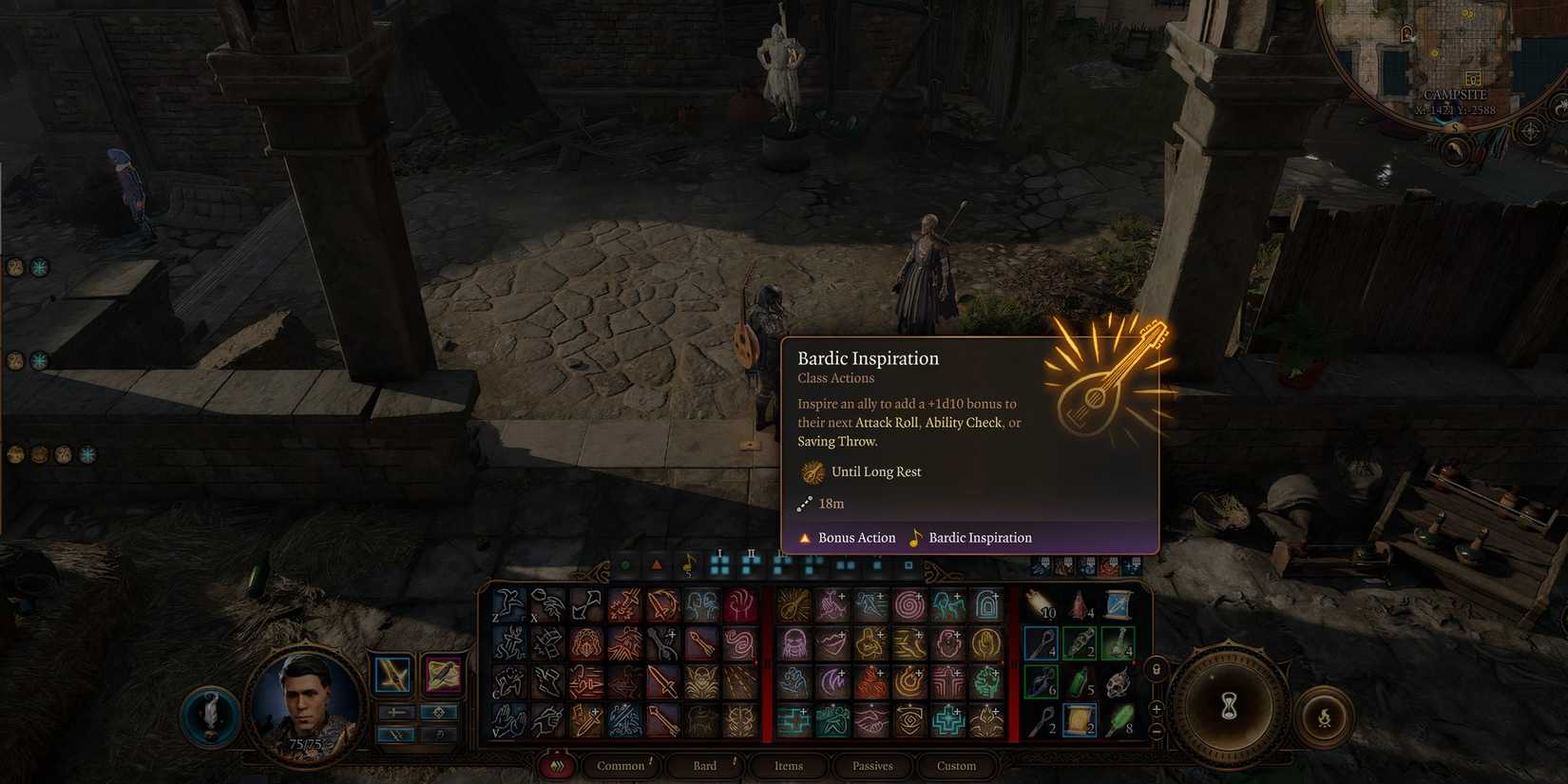Screen dimensions: 1568x784
Task: Click the equipped melee weapon button near portrait
Action: 393,675
